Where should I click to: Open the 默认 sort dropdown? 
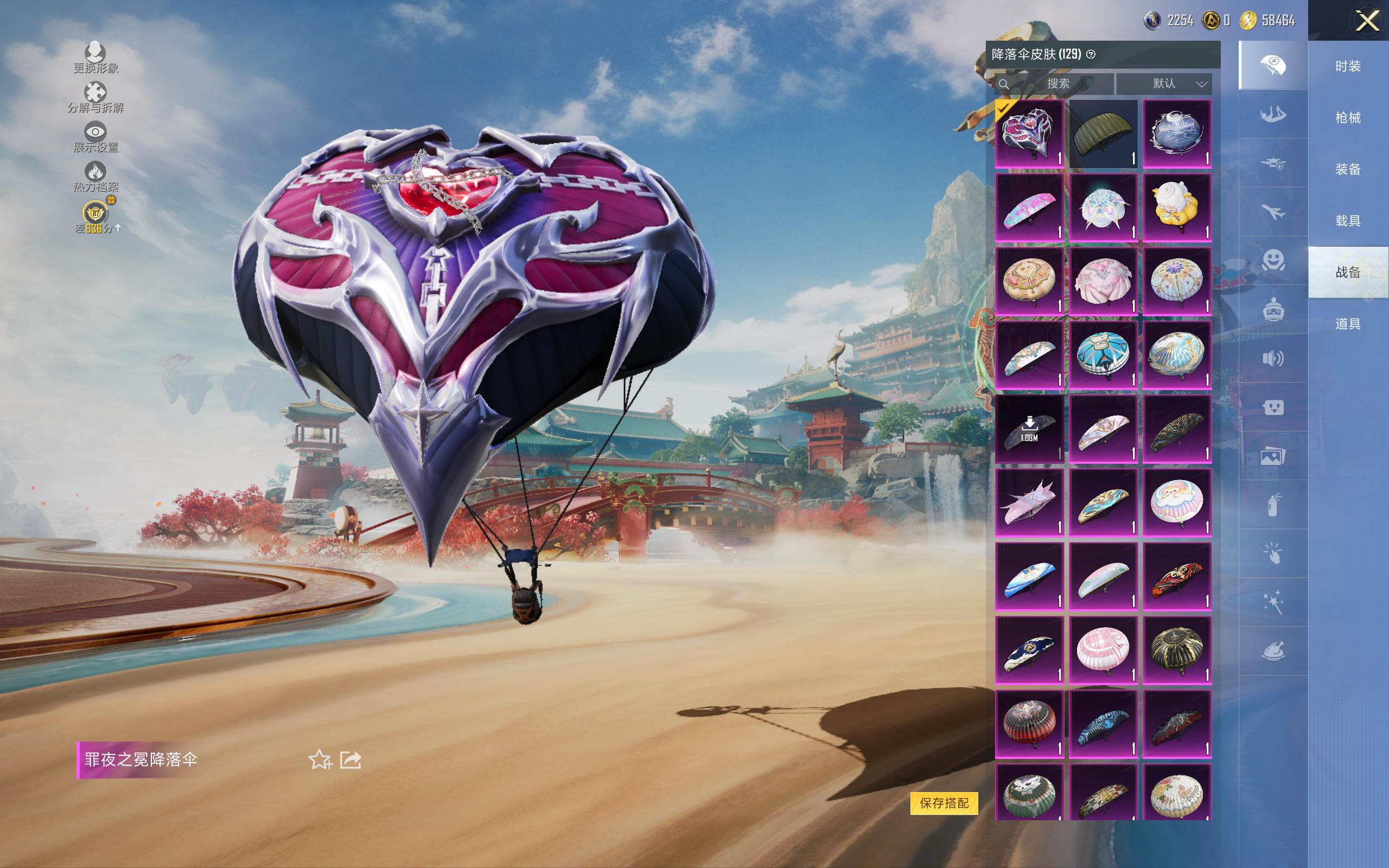[1164, 84]
